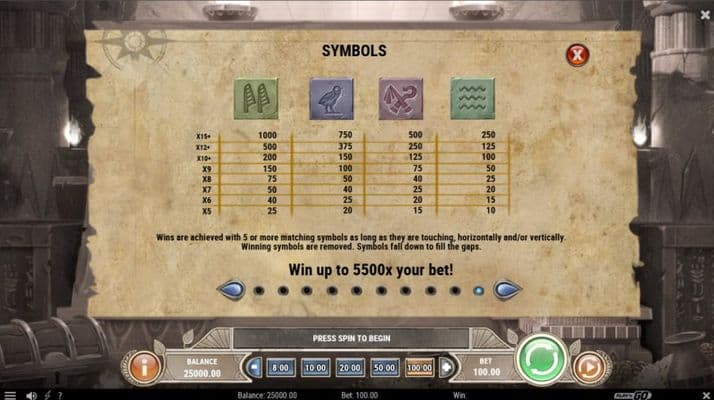Viewport: 714px width, 400px height.
Task: Jump to the first paytable page dot
Action: (259, 291)
